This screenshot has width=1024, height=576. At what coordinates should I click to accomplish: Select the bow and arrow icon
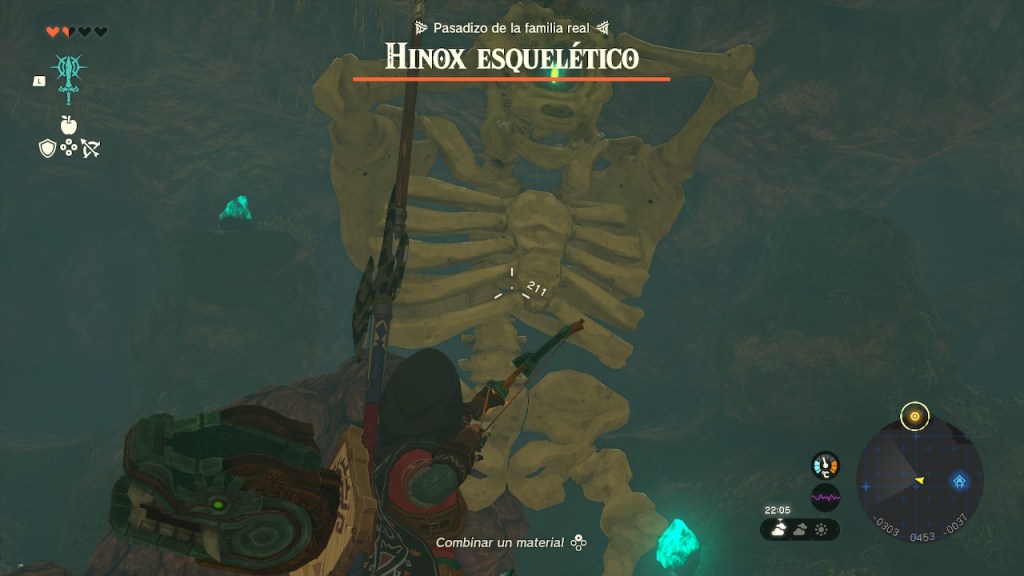tap(91, 148)
